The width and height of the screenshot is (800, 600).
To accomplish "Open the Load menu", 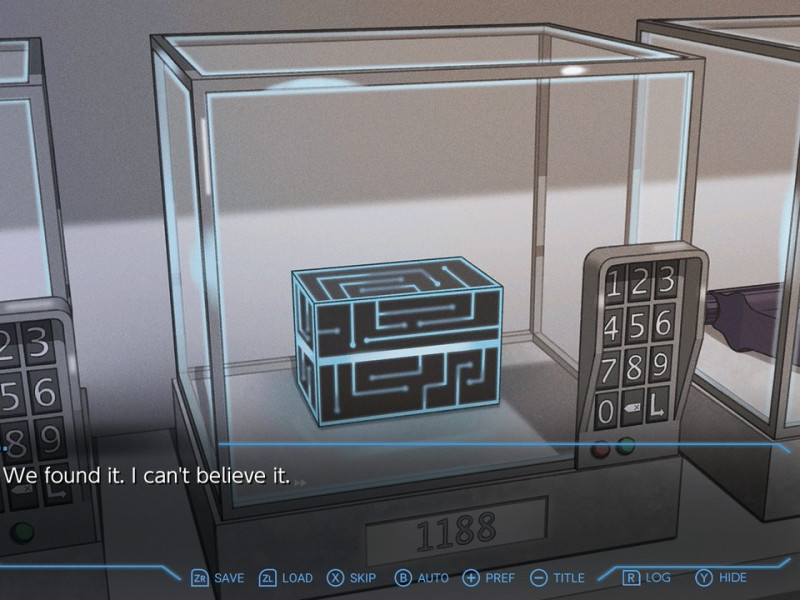I will 286,578.
